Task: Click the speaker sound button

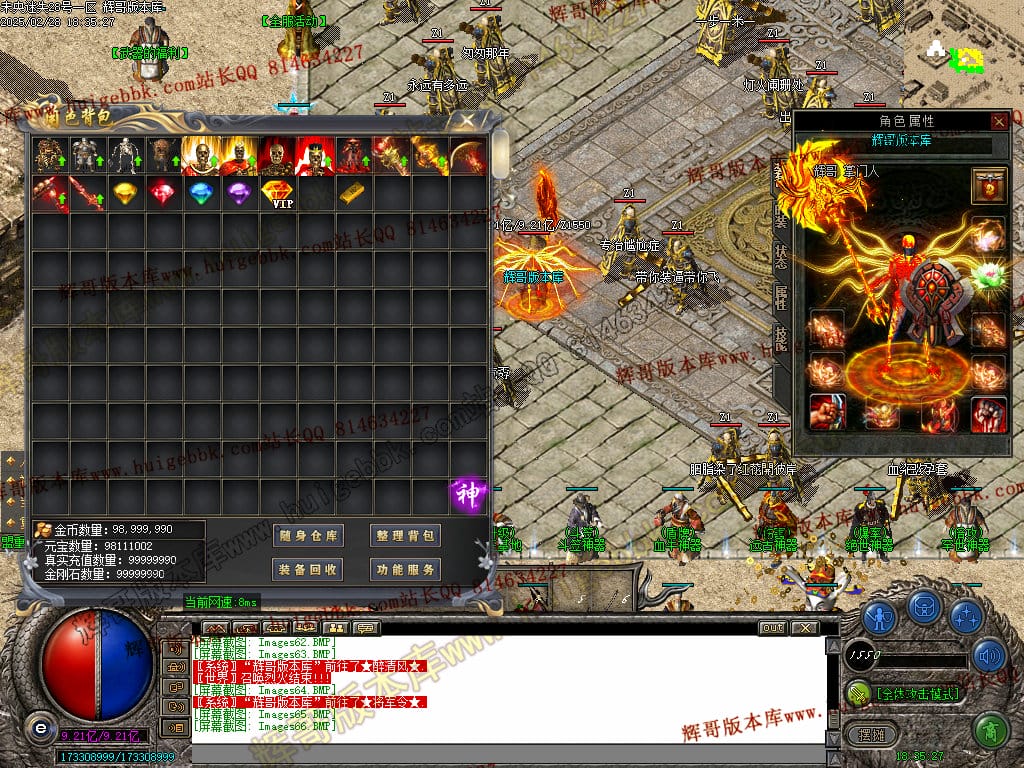Action: [x=989, y=656]
